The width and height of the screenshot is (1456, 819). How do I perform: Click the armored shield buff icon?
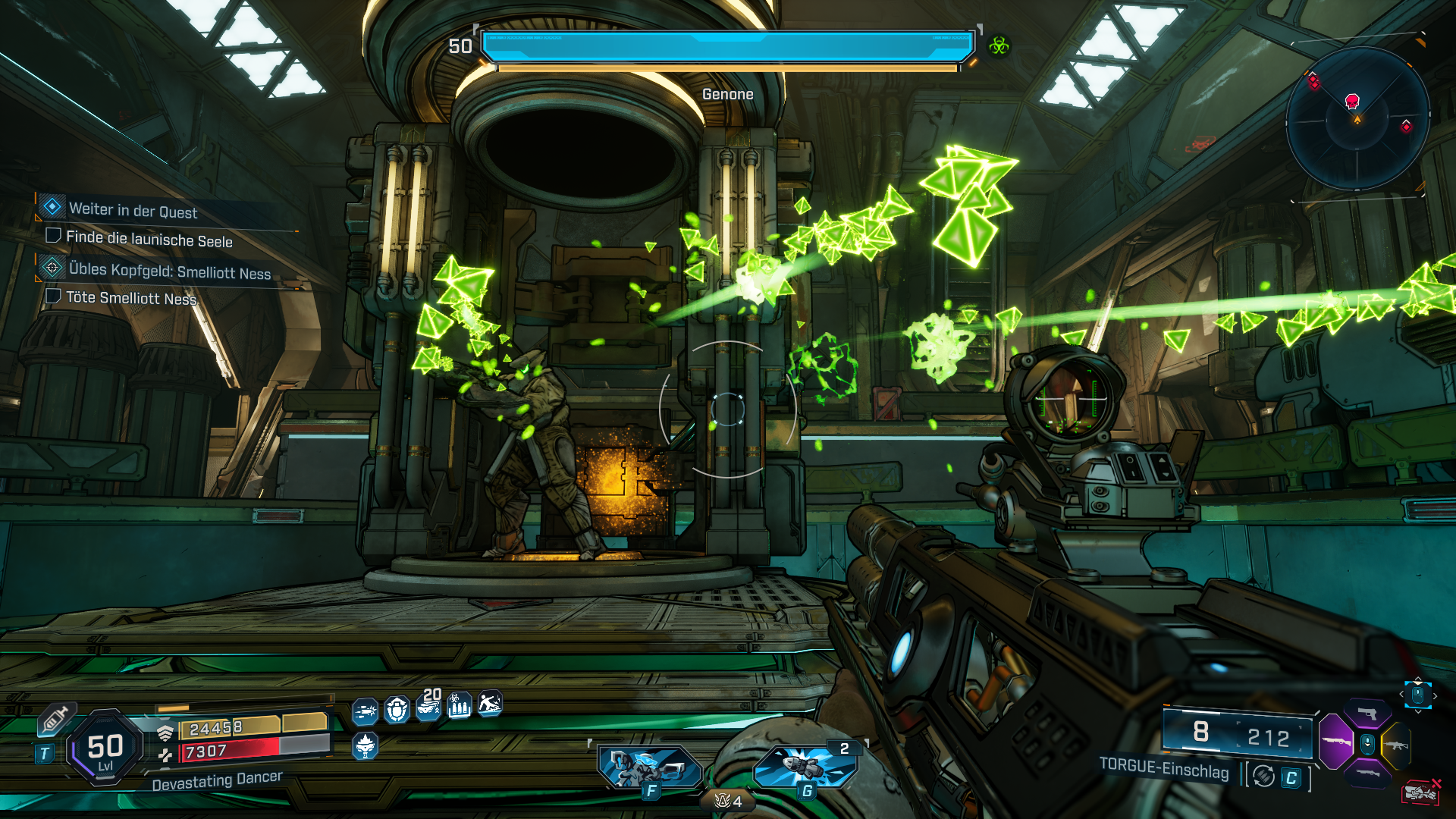point(397,710)
